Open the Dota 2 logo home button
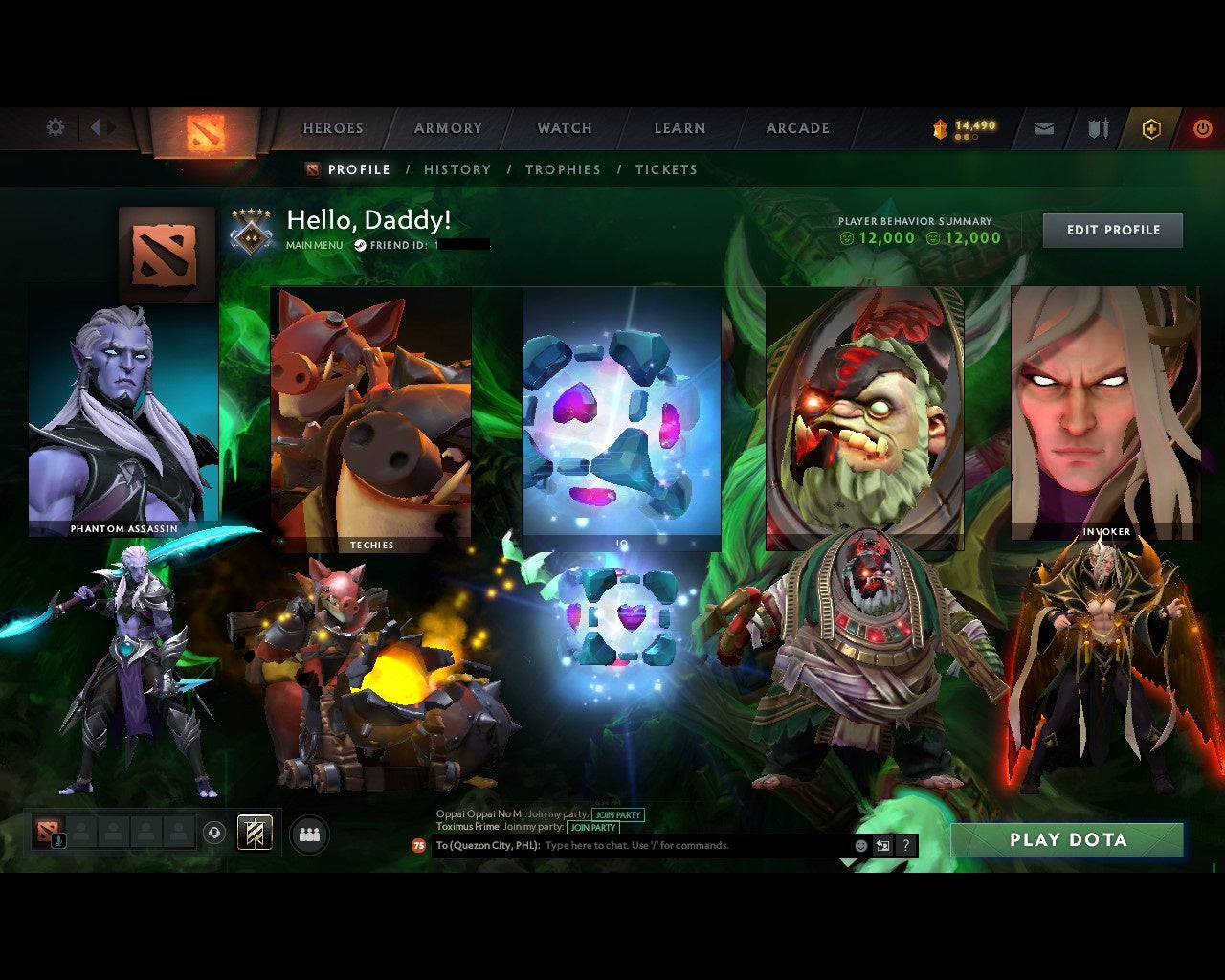Viewport: 1225px width, 980px height. 204,132
